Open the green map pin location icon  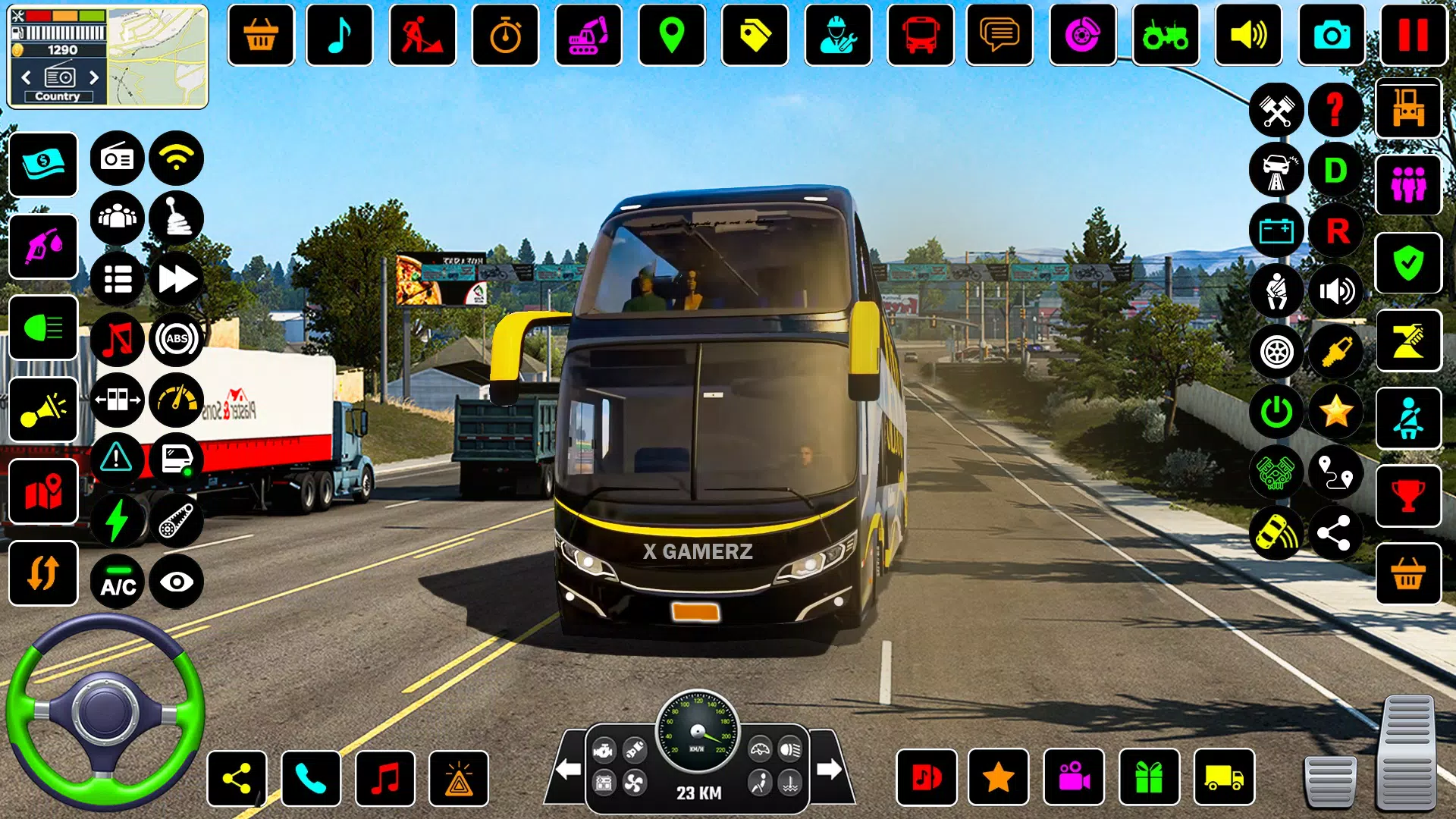coord(671,35)
